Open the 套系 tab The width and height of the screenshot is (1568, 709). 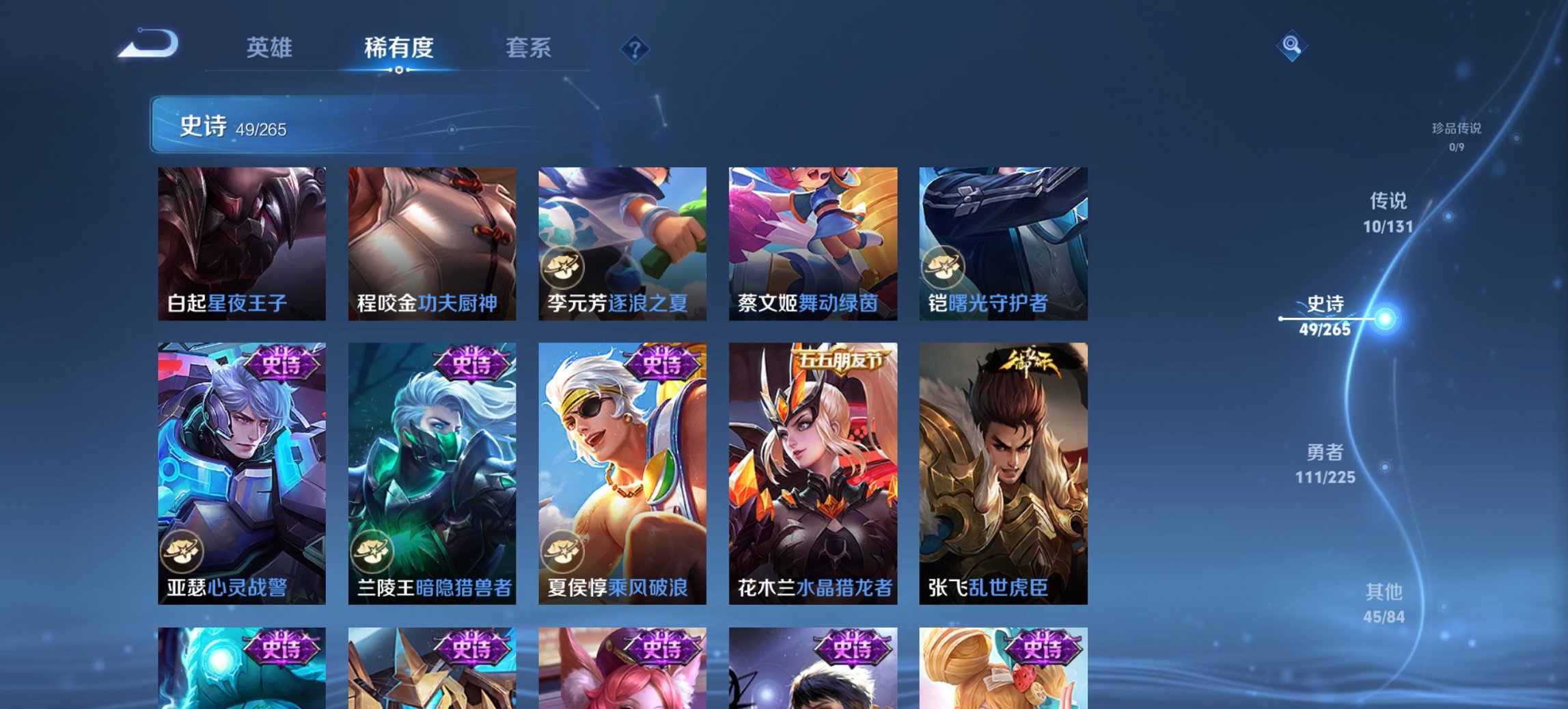point(529,48)
